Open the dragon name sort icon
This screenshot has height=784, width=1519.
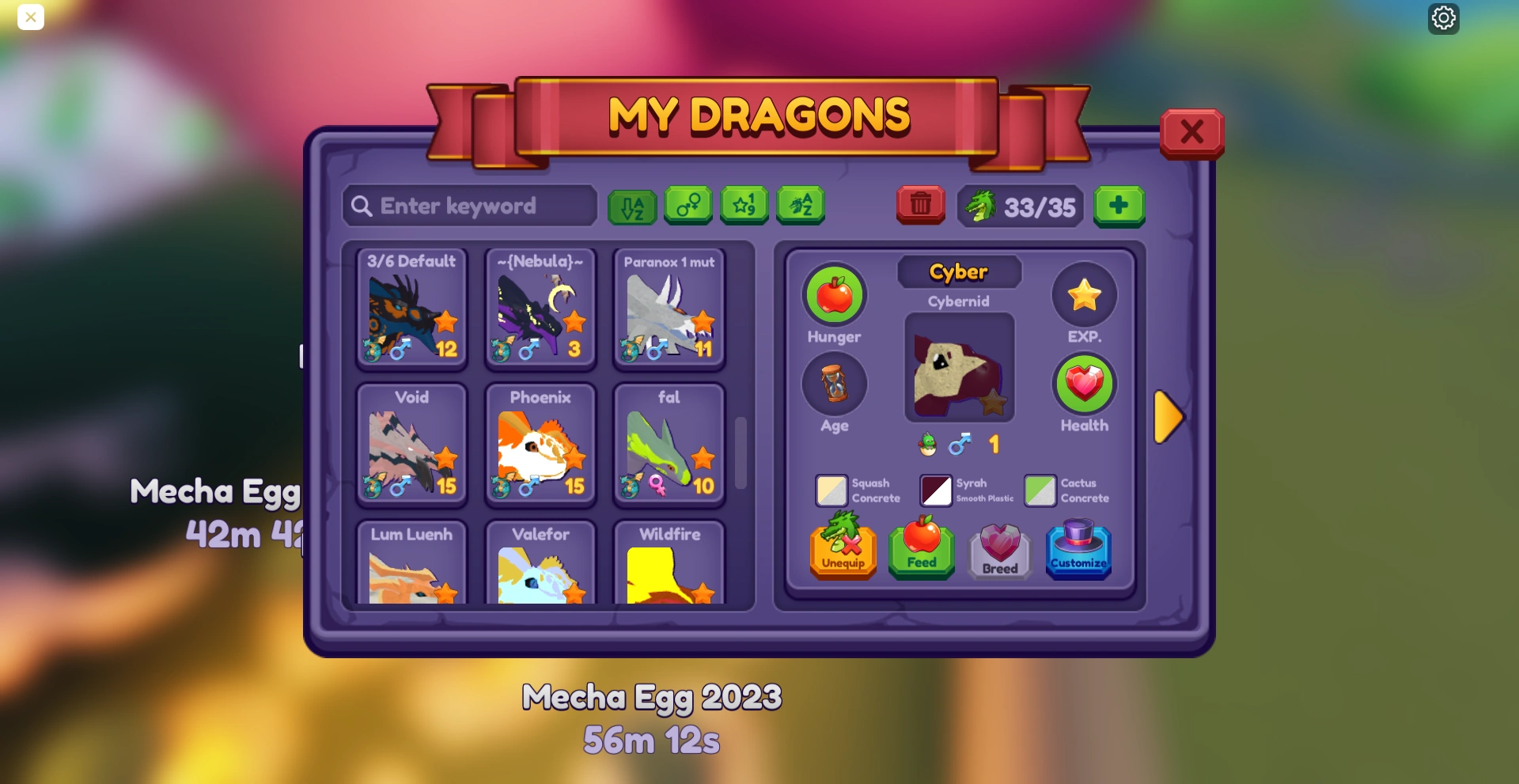pyautogui.click(x=800, y=206)
